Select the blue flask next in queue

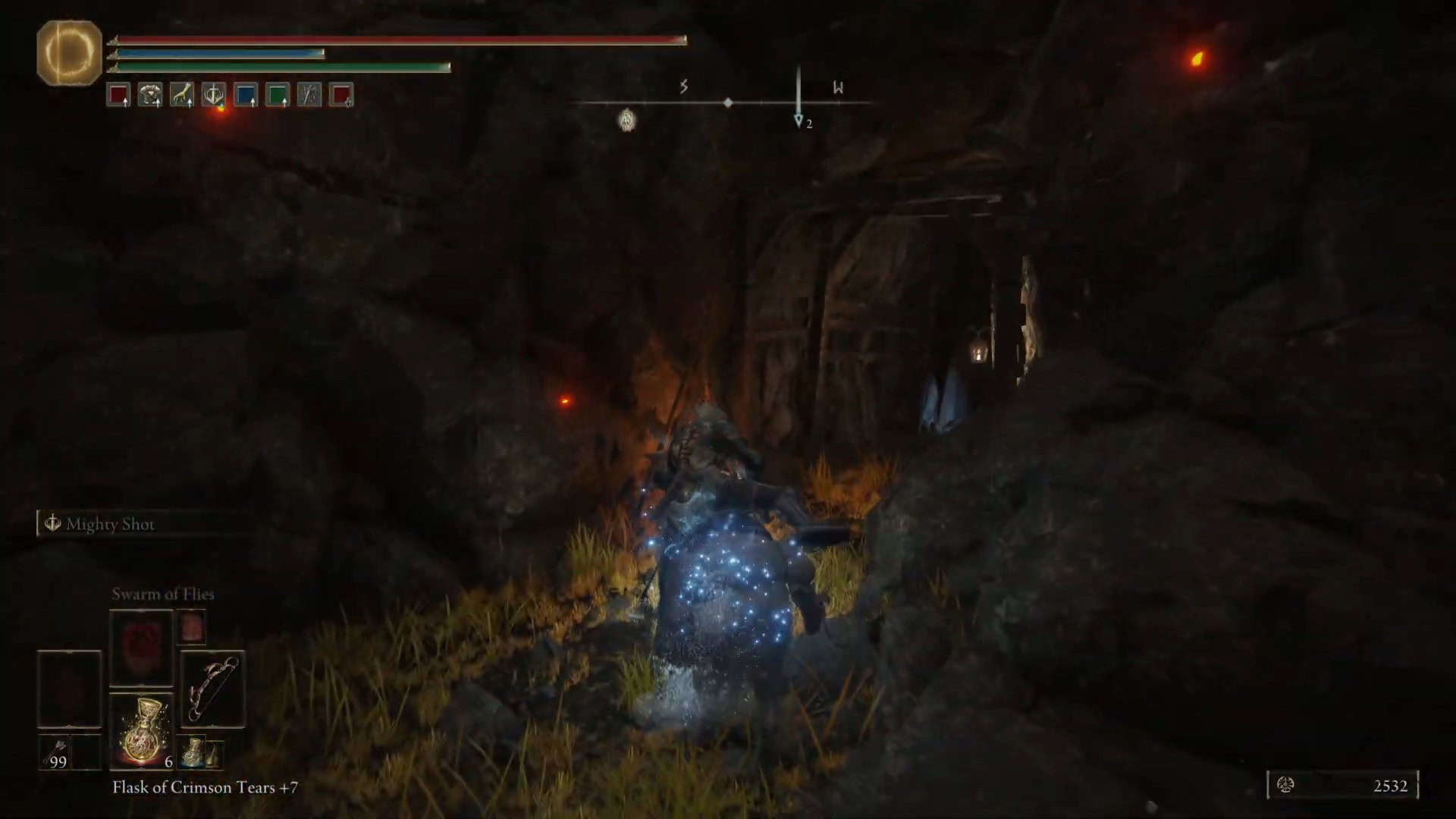click(194, 752)
